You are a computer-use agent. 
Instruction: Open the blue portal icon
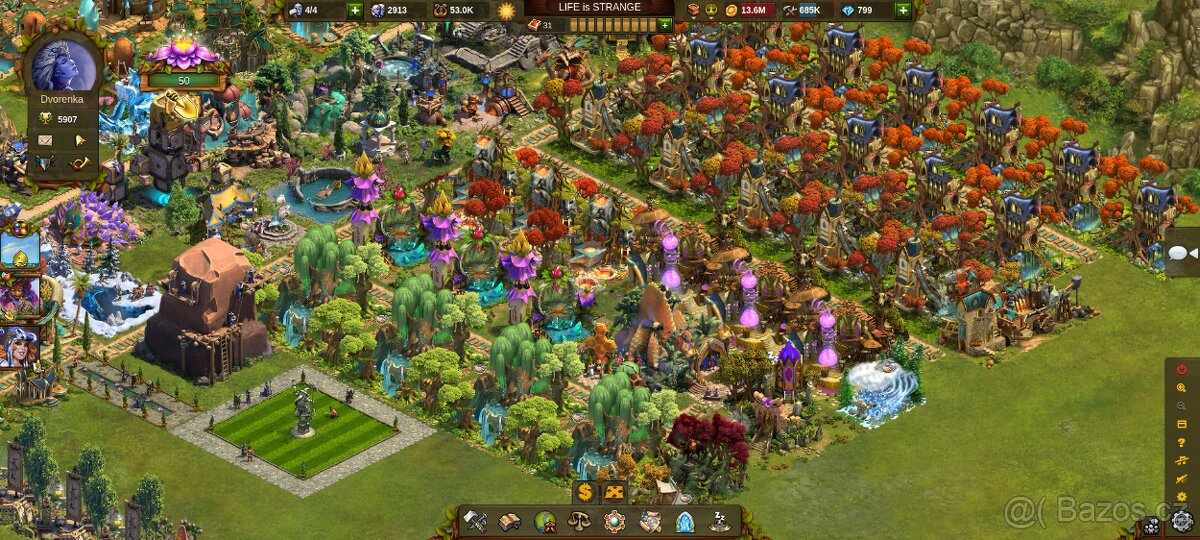pos(685,521)
